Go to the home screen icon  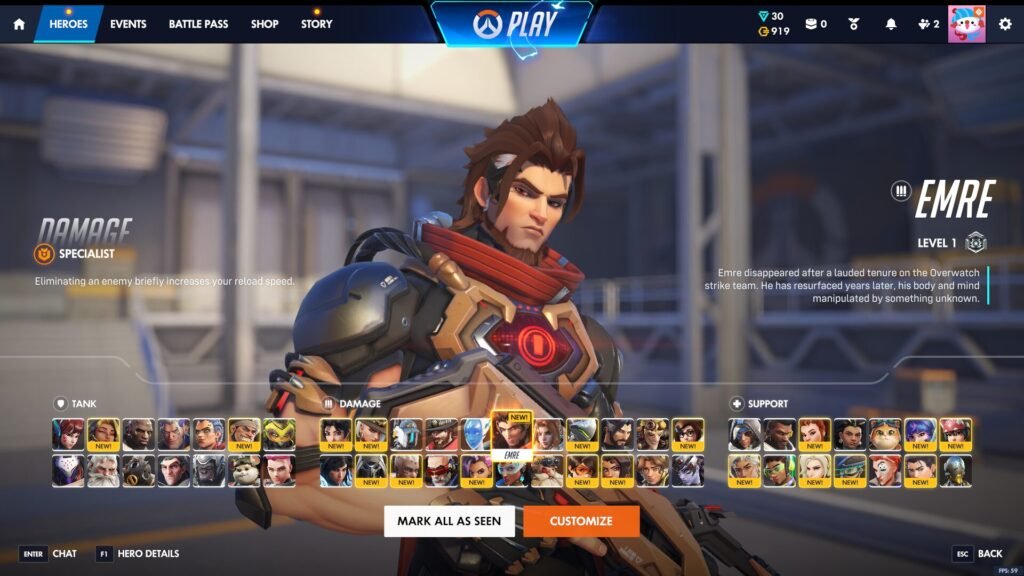point(18,24)
